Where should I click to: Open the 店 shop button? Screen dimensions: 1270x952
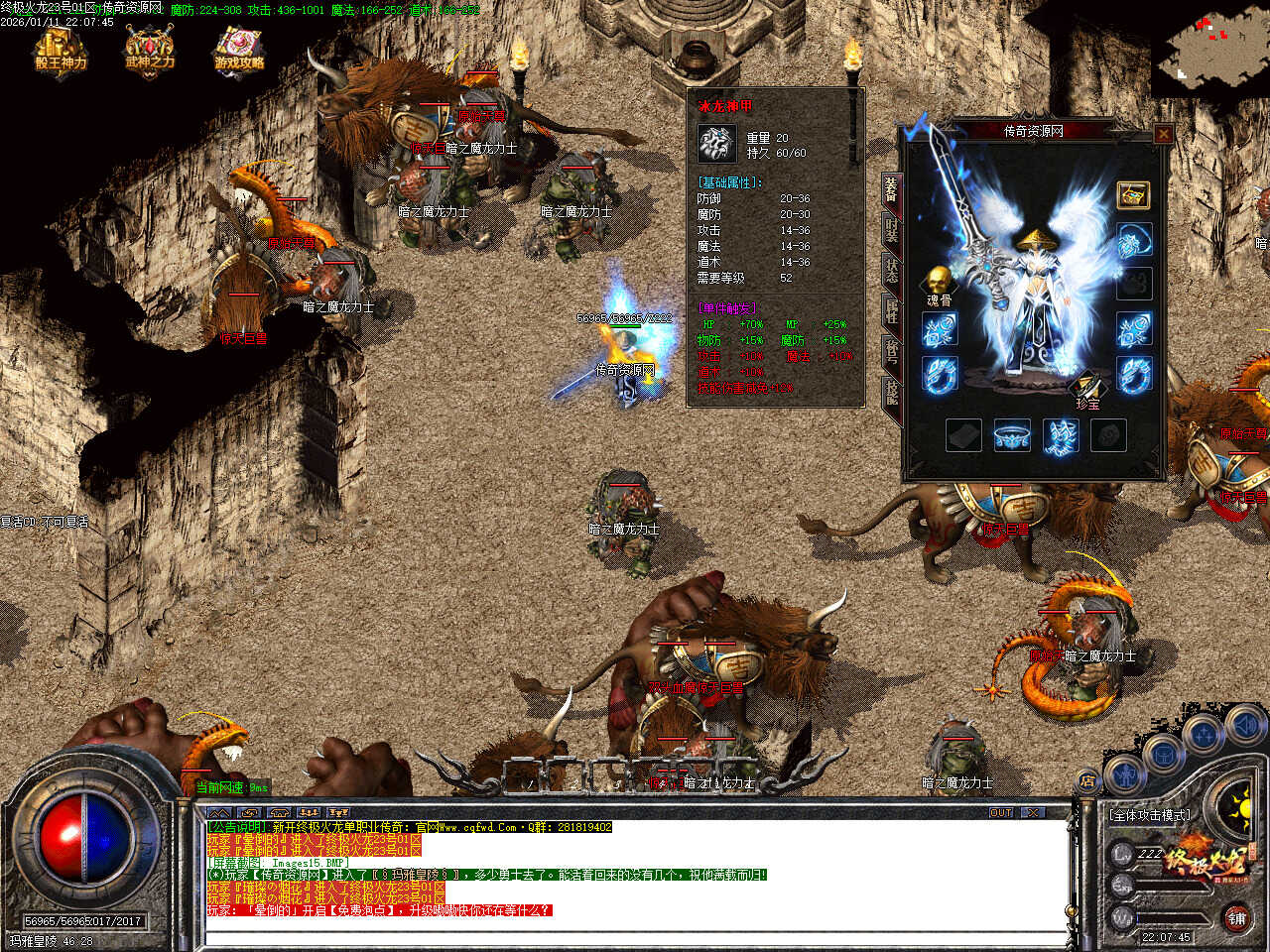(x=1087, y=782)
